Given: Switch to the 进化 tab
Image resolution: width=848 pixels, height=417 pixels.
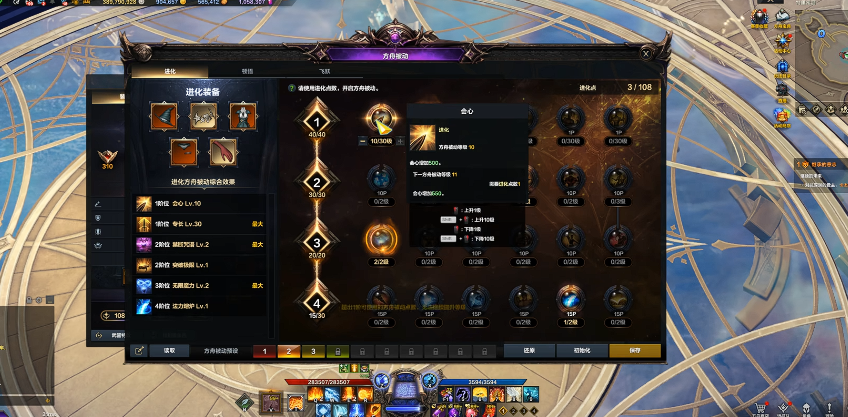Looking at the screenshot, I should pyautogui.click(x=169, y=72).
